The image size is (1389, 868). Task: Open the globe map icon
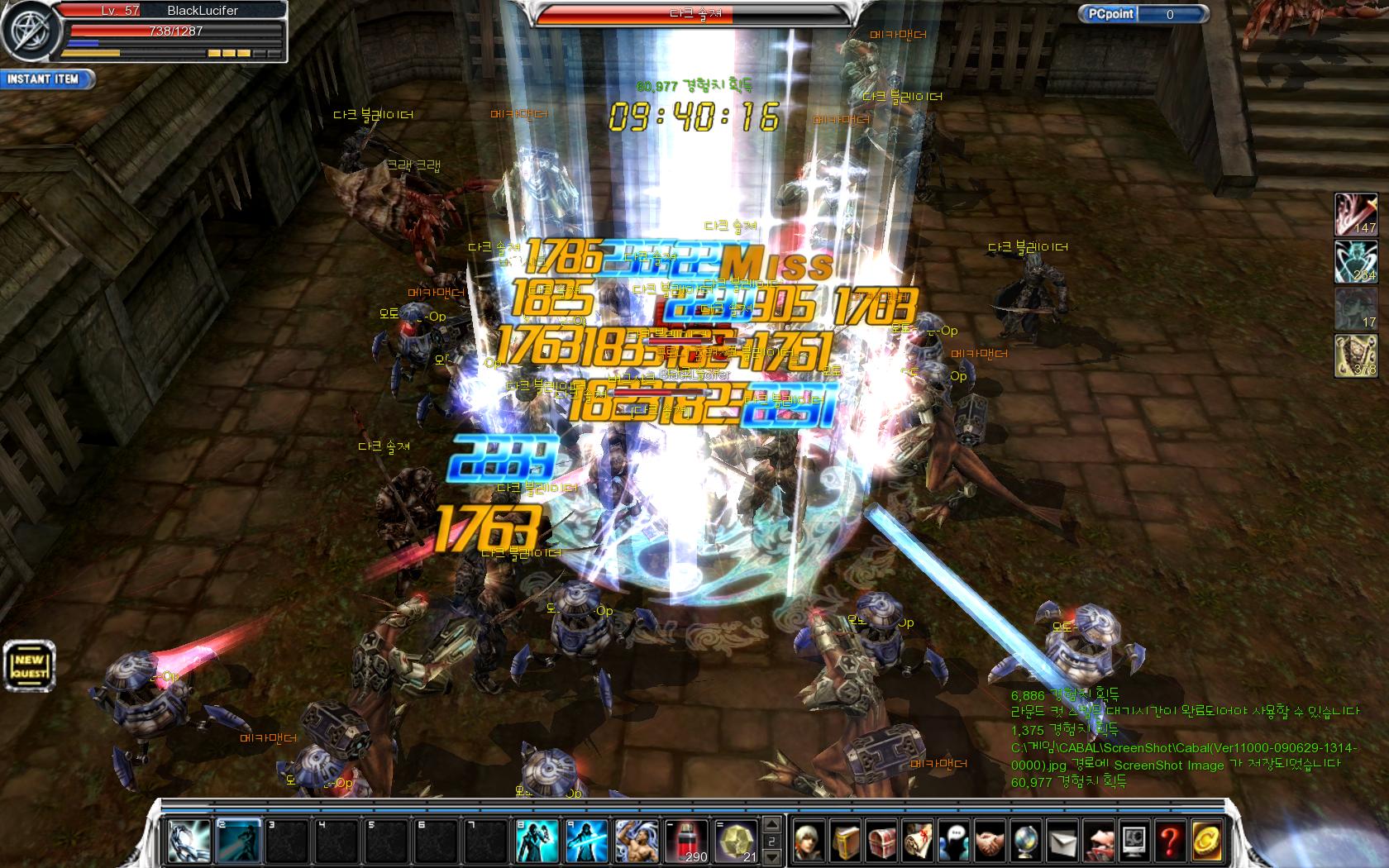click(x=1025, y=842)
